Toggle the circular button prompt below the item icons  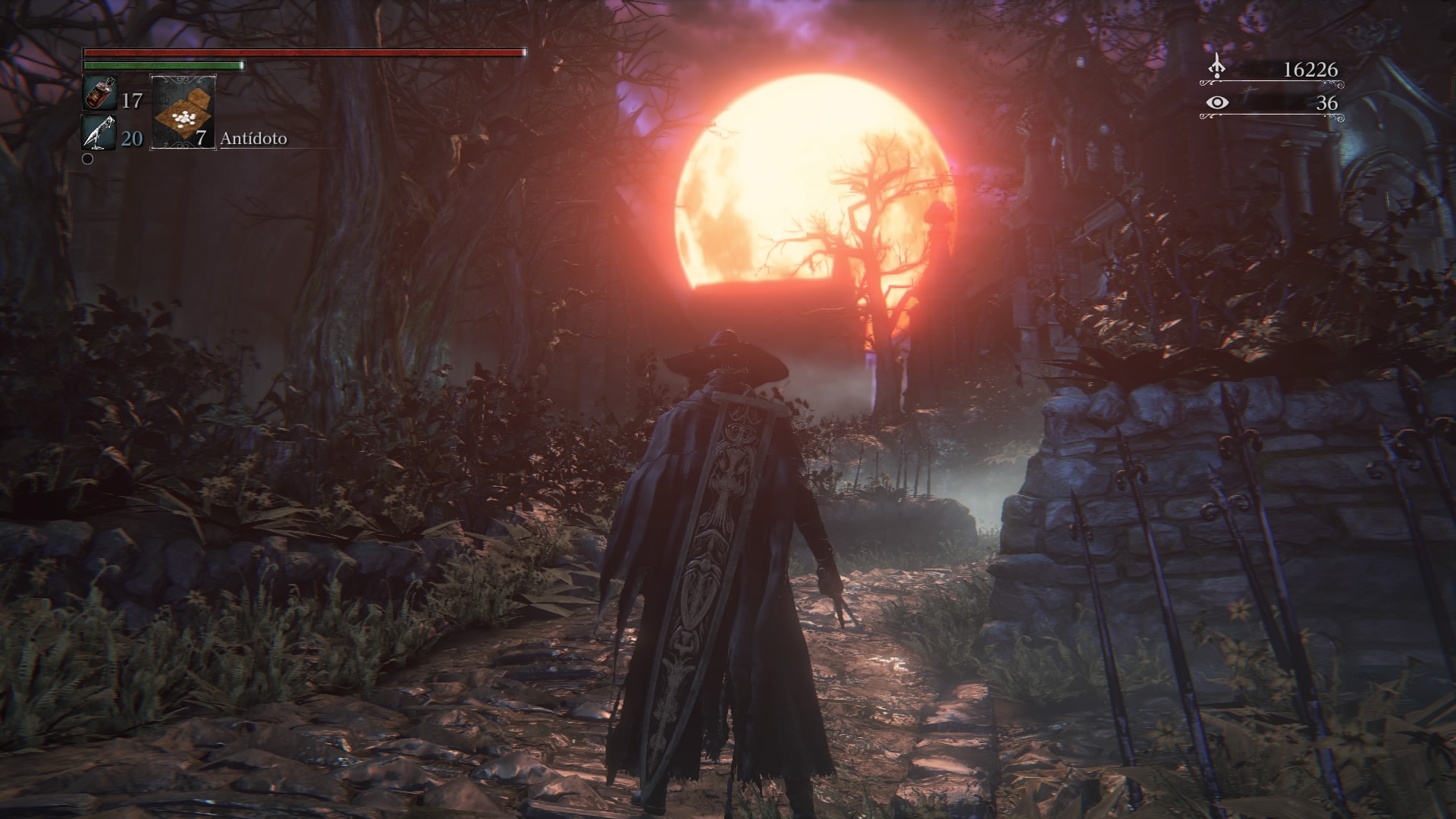(88, 161)
